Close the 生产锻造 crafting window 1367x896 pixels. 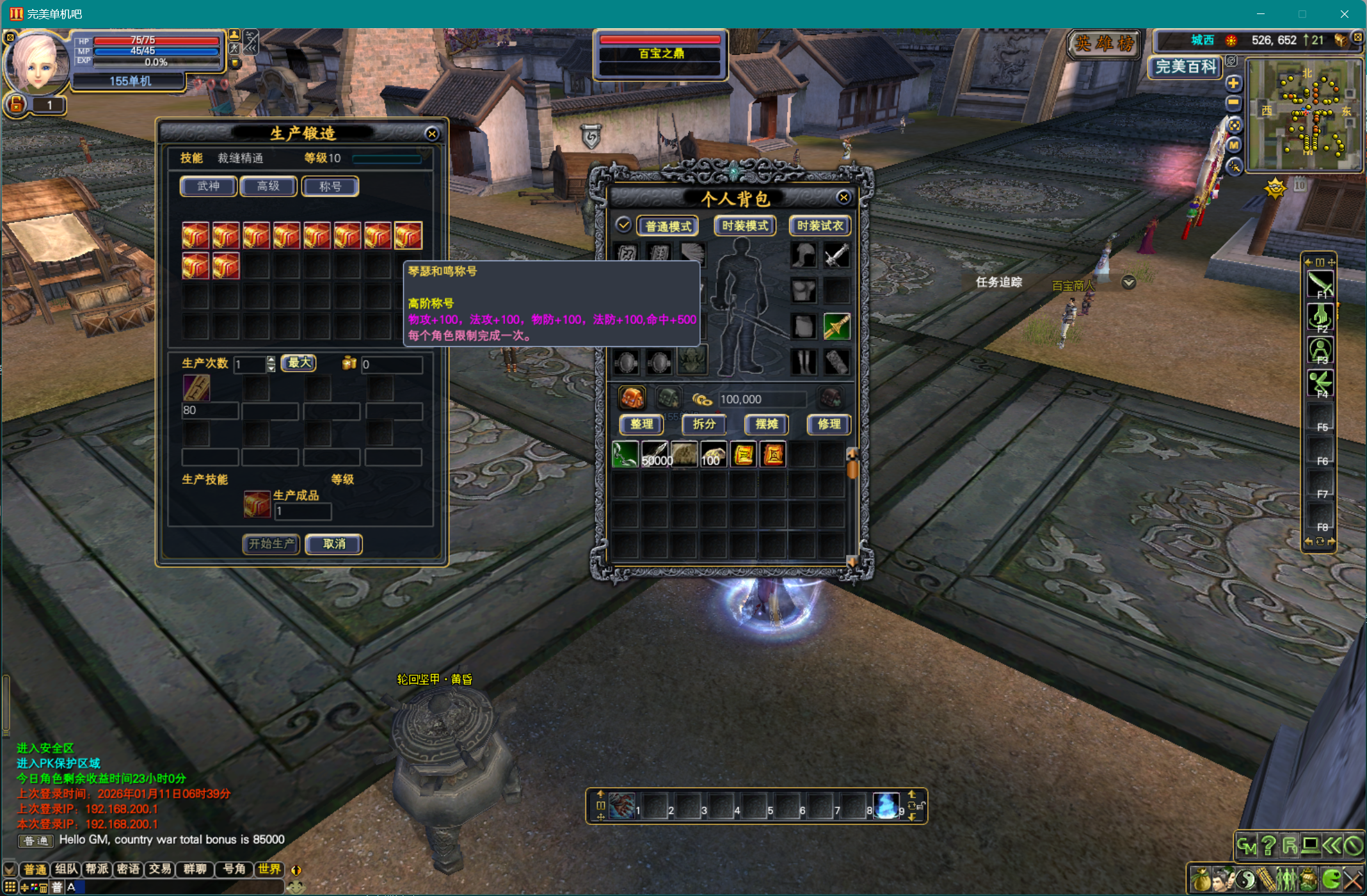pyautogui.click(x=432, y=134)
